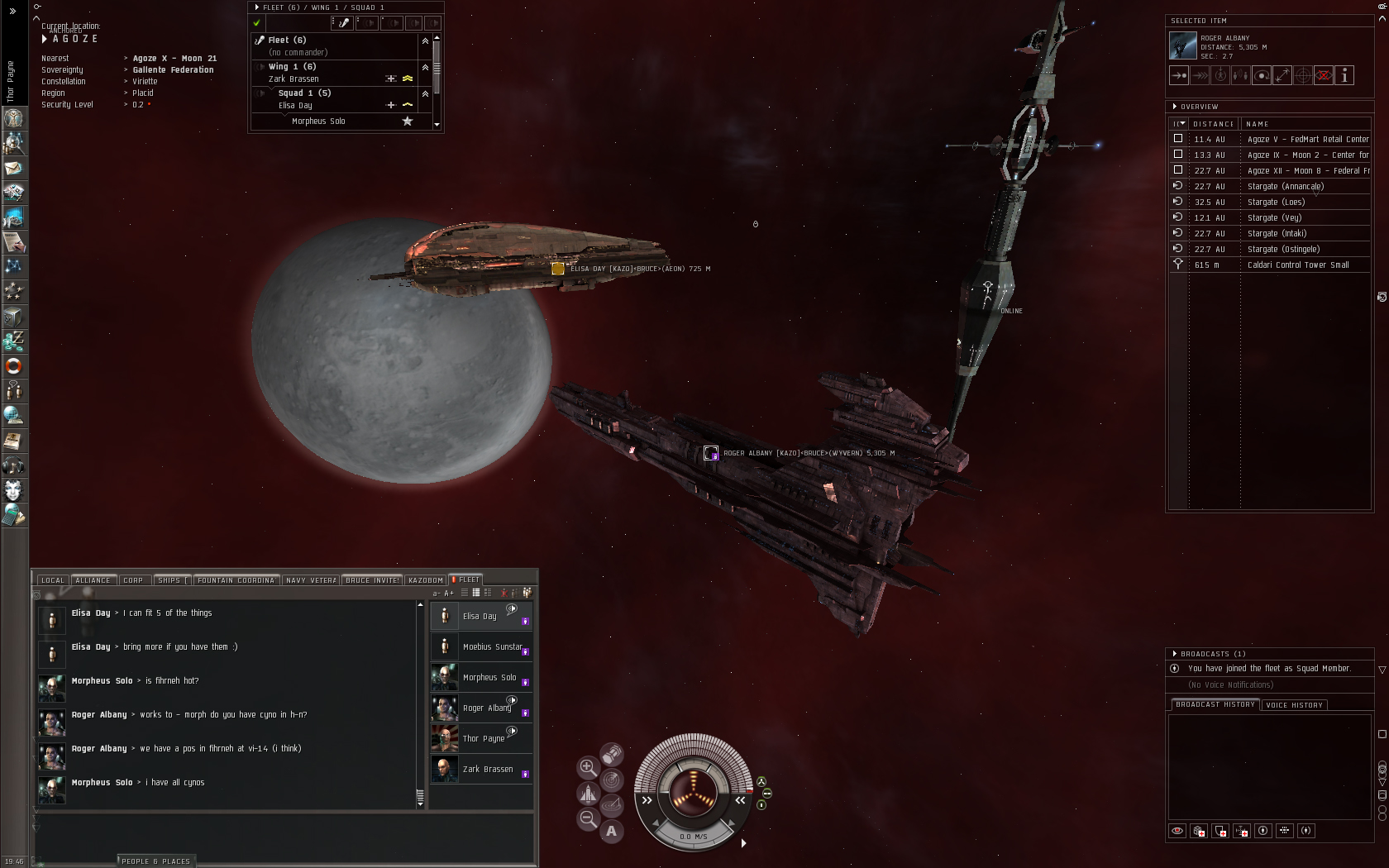This screenshot has height=868, width=1389.
Task: Switch to the Voice History tab
Action: [x=1294, y=705]
